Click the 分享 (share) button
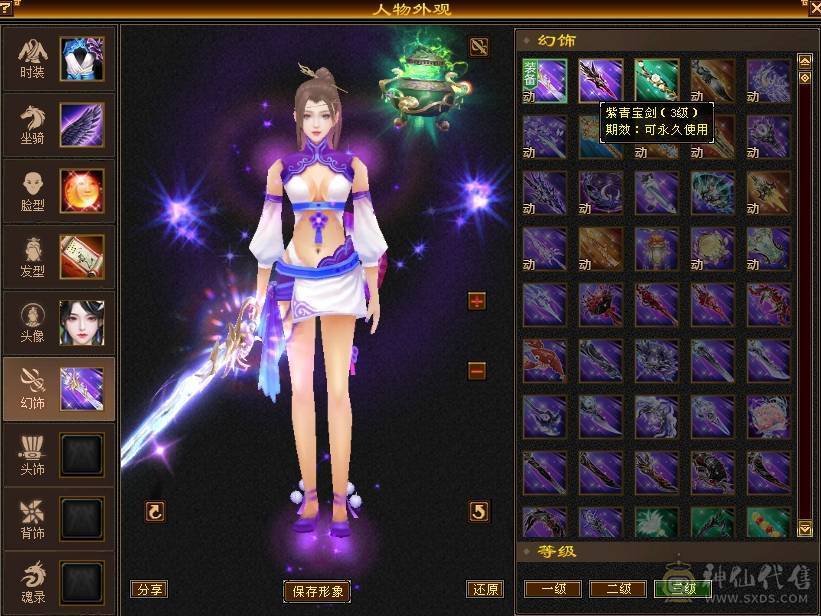 pos(149,589)
